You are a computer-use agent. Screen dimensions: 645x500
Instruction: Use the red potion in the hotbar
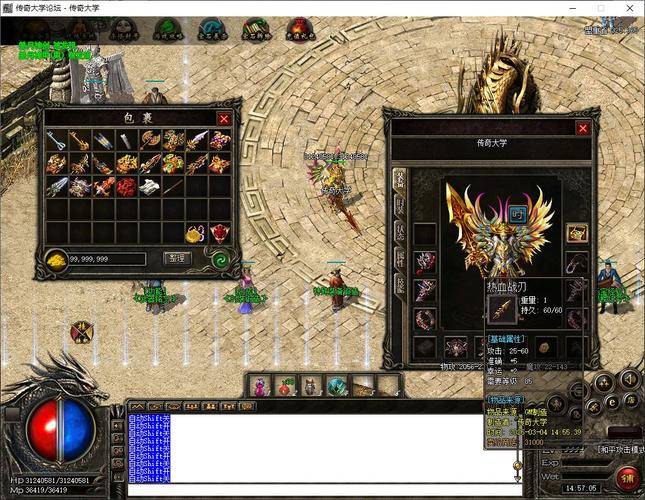[x=283, y=385]
